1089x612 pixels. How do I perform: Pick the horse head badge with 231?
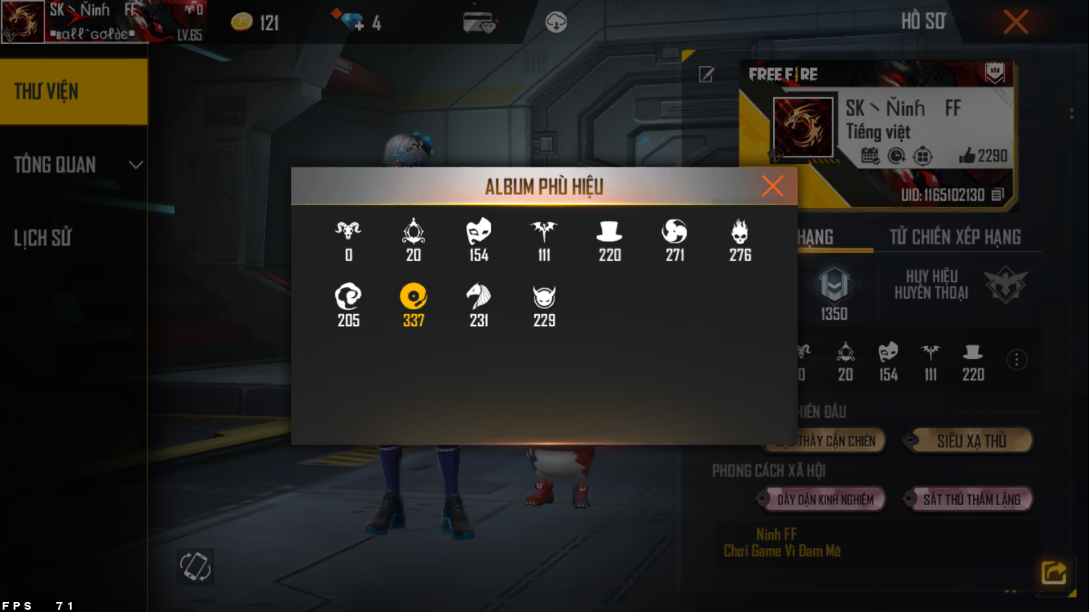click(478, 296)
